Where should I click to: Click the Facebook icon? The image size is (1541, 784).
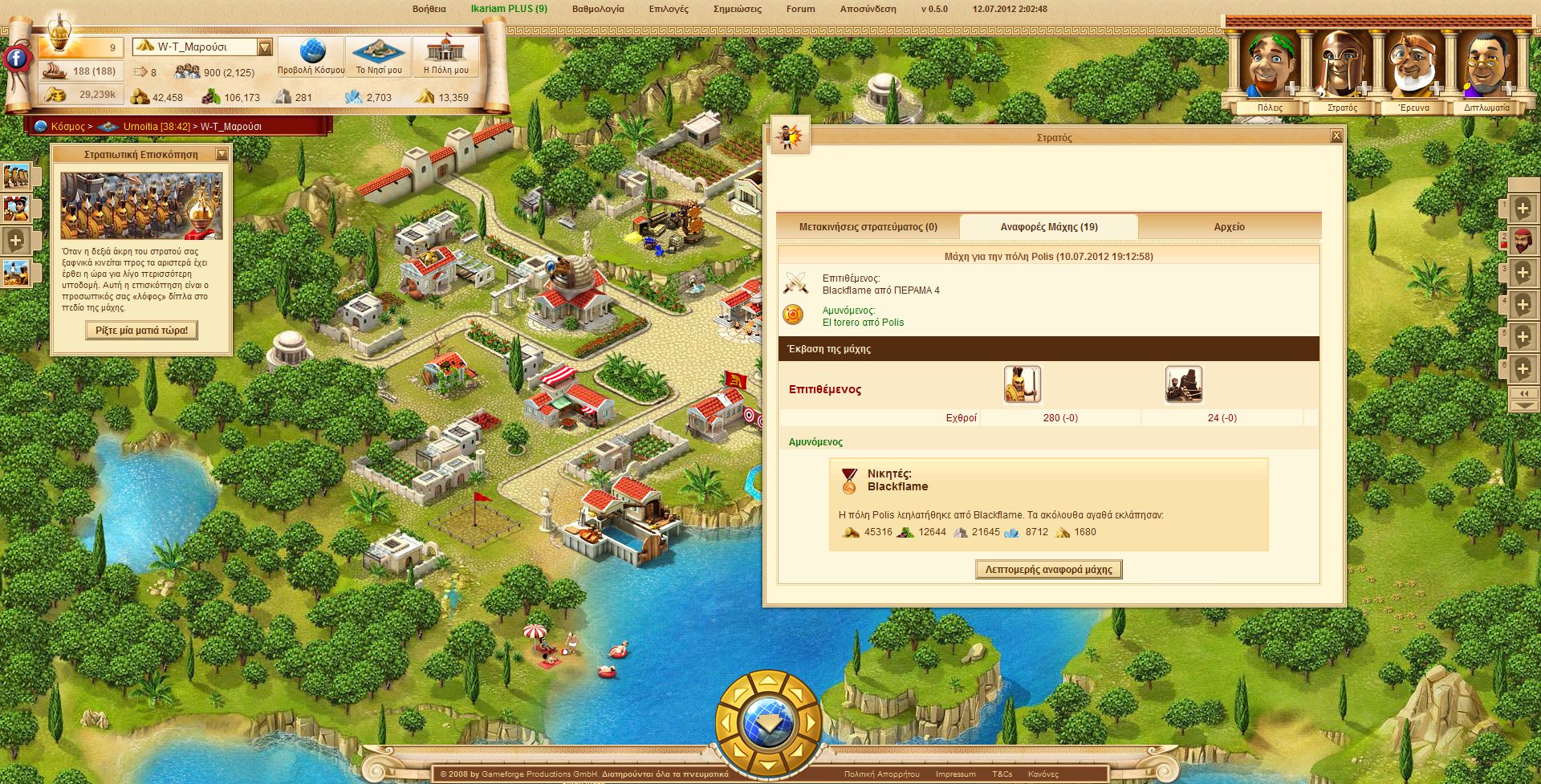pos(16,58)
